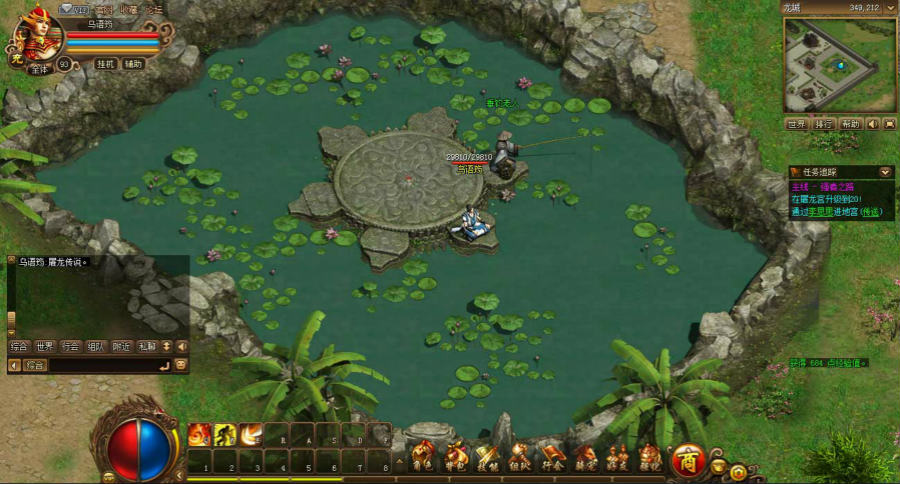Open the chat emoji face picker
The height and width of the screenshot is (484, 900).
click(181, 366)
